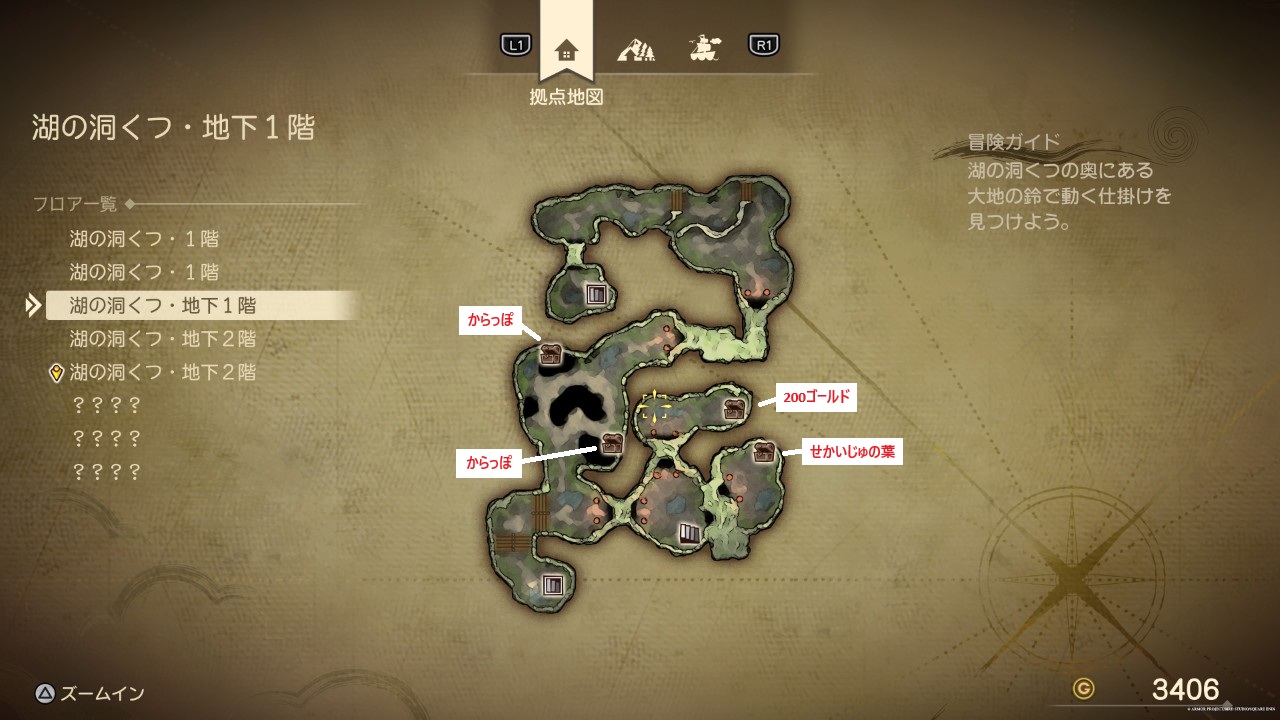Select the chest labeled せかいじゅの葉

pos(765,451)
